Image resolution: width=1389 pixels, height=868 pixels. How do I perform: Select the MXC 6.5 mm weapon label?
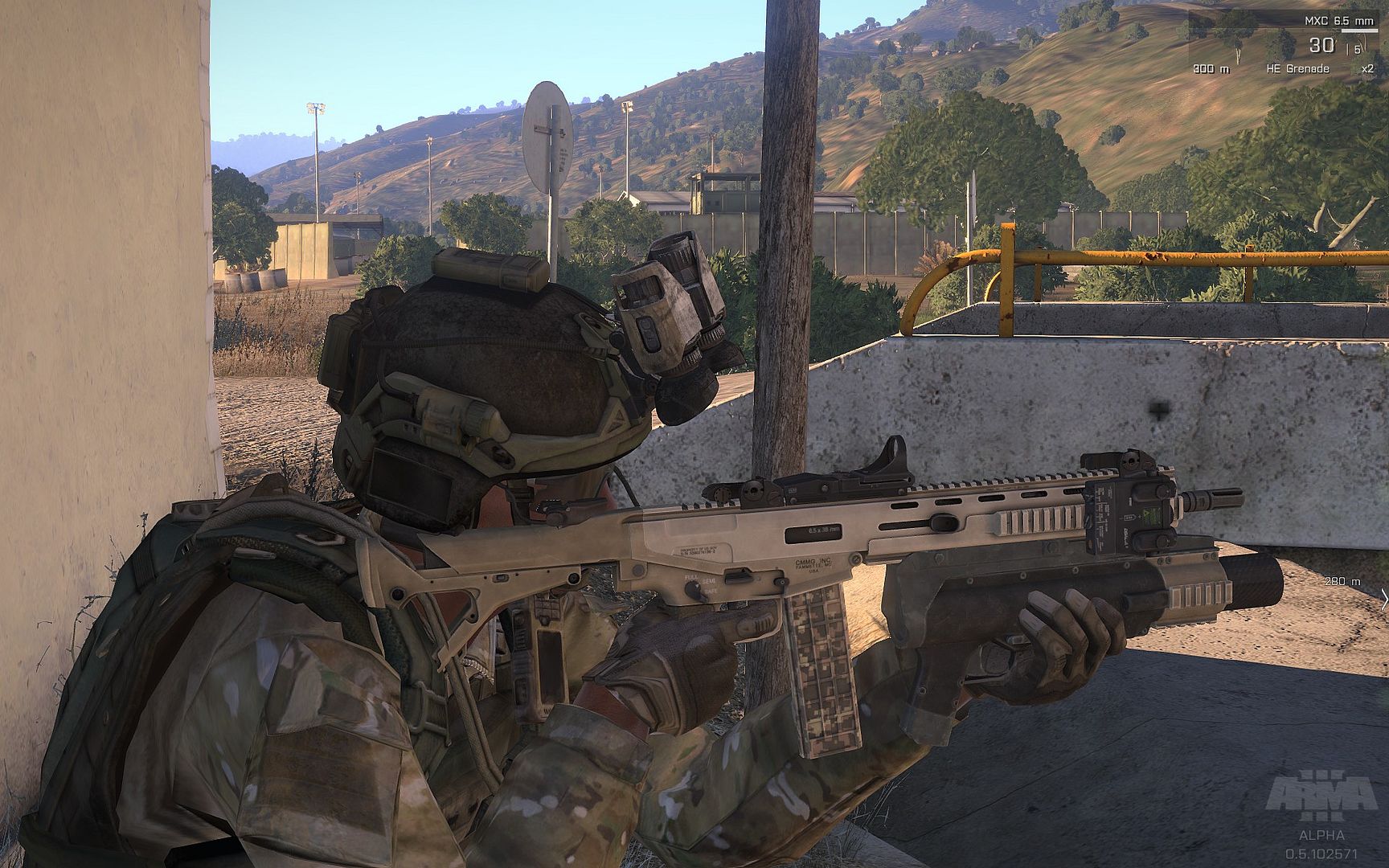coord(1339,21)
